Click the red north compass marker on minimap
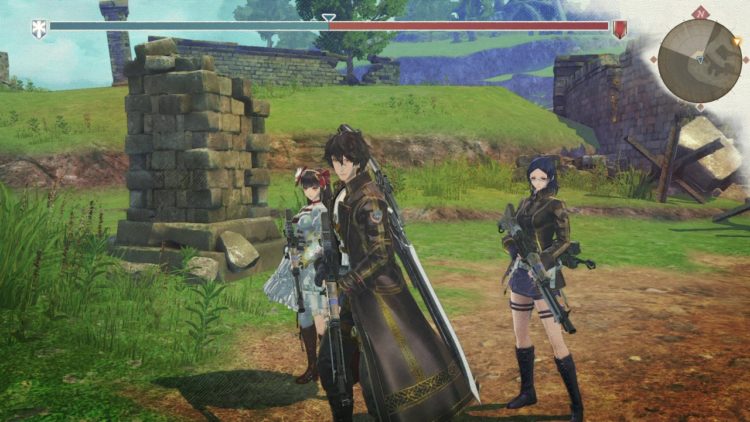 coord(700,13)
